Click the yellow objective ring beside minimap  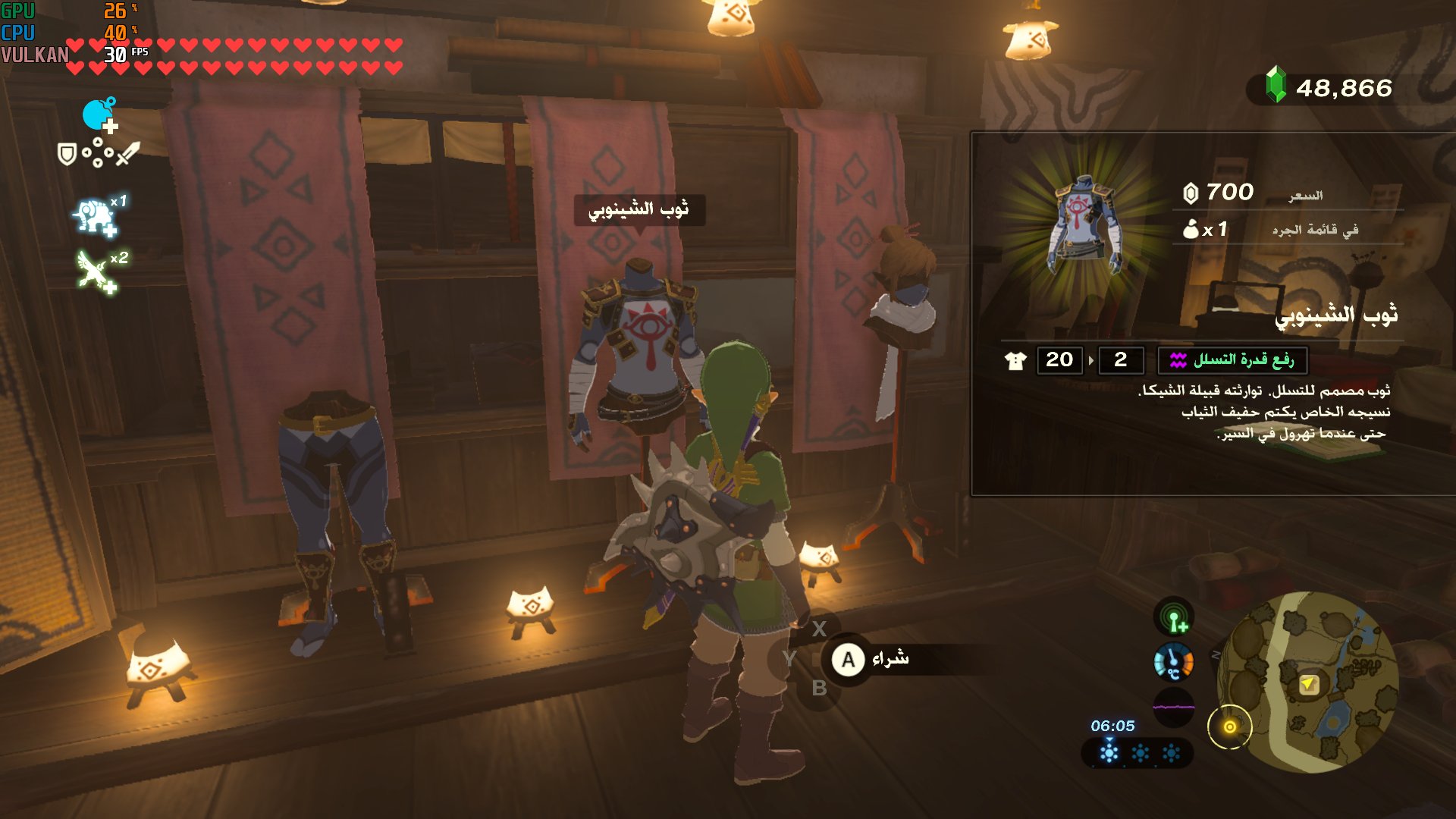1229,726
